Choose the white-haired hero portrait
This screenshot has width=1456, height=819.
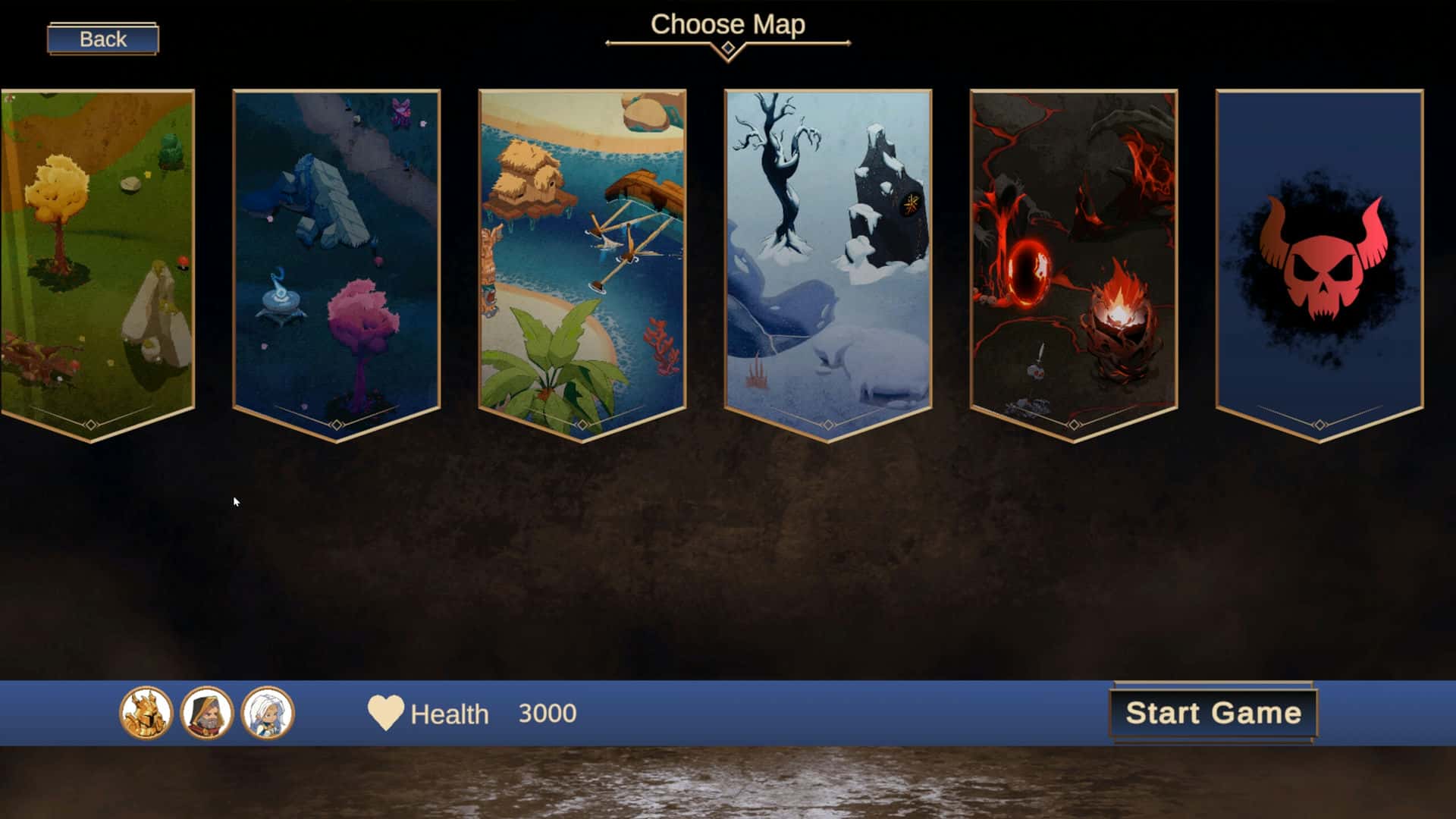pyautogui.click(x=268, y=713)
